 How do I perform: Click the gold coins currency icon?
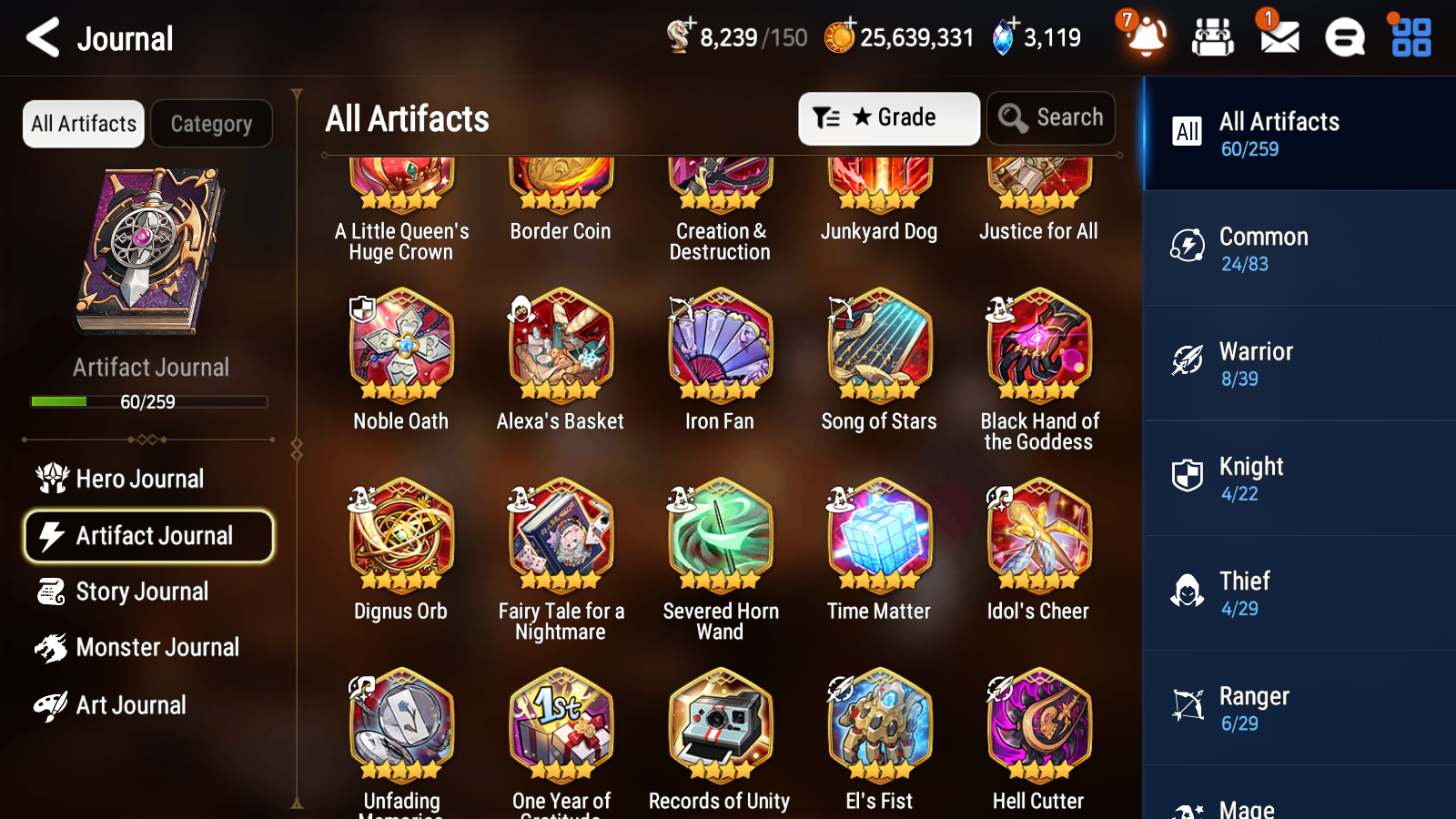(840, 37)
